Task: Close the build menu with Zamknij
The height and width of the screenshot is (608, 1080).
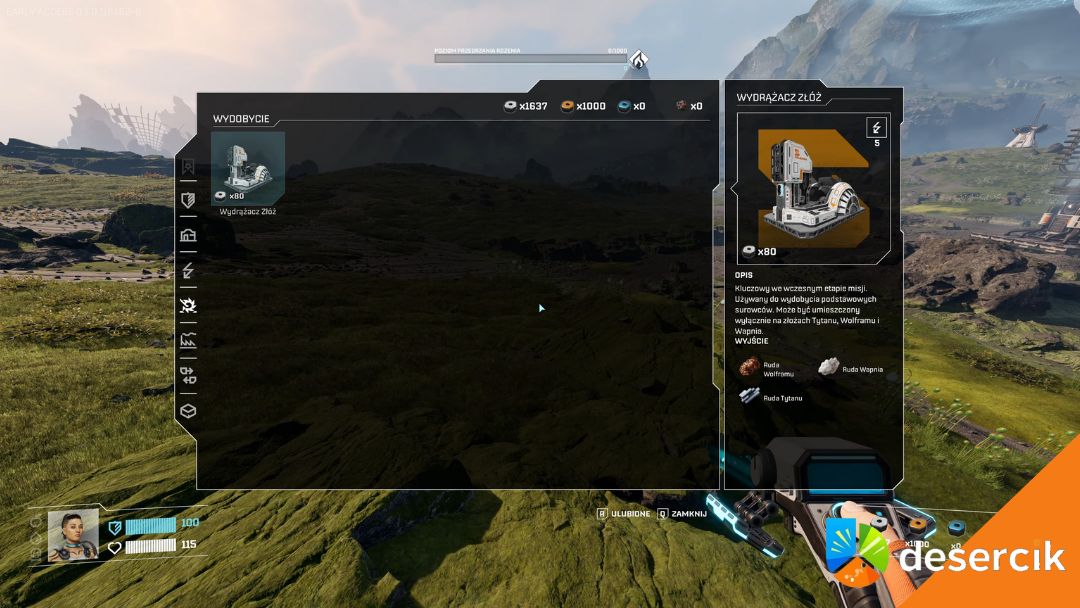Action: (x=682, y=514)
